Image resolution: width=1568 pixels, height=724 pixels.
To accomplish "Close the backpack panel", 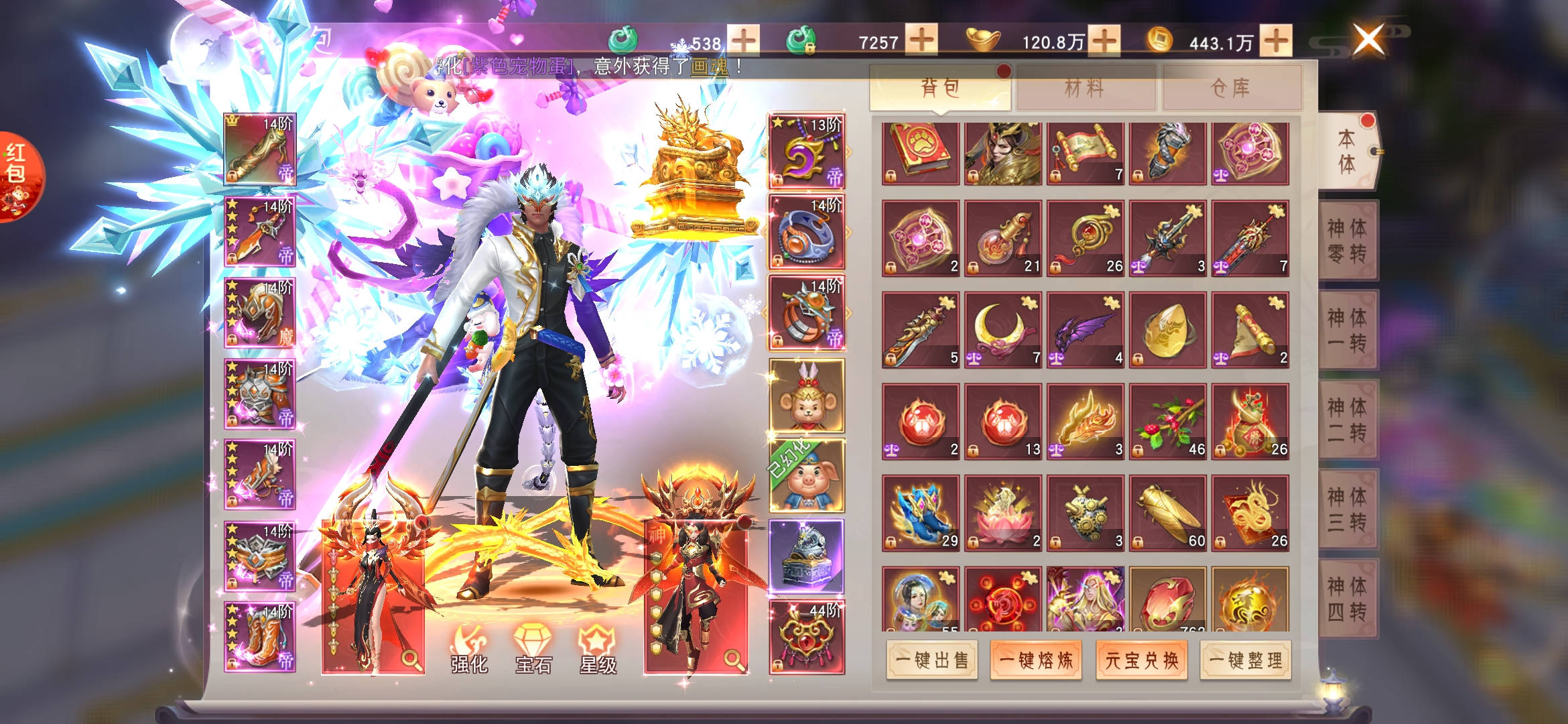I will [x=1368, y=39].
